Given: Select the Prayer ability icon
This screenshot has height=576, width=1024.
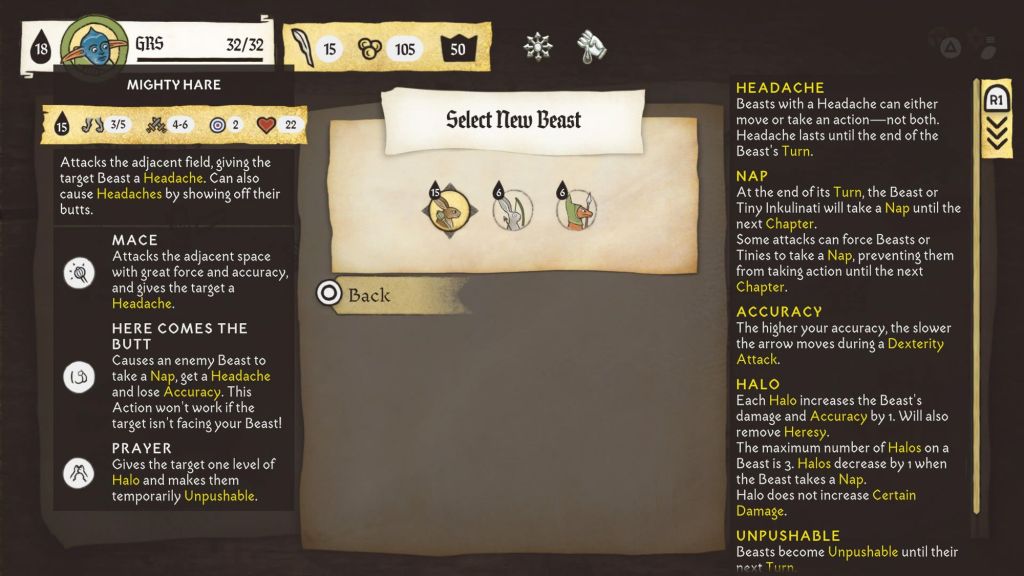Looking at the screenshot, I should click(79, 473).
